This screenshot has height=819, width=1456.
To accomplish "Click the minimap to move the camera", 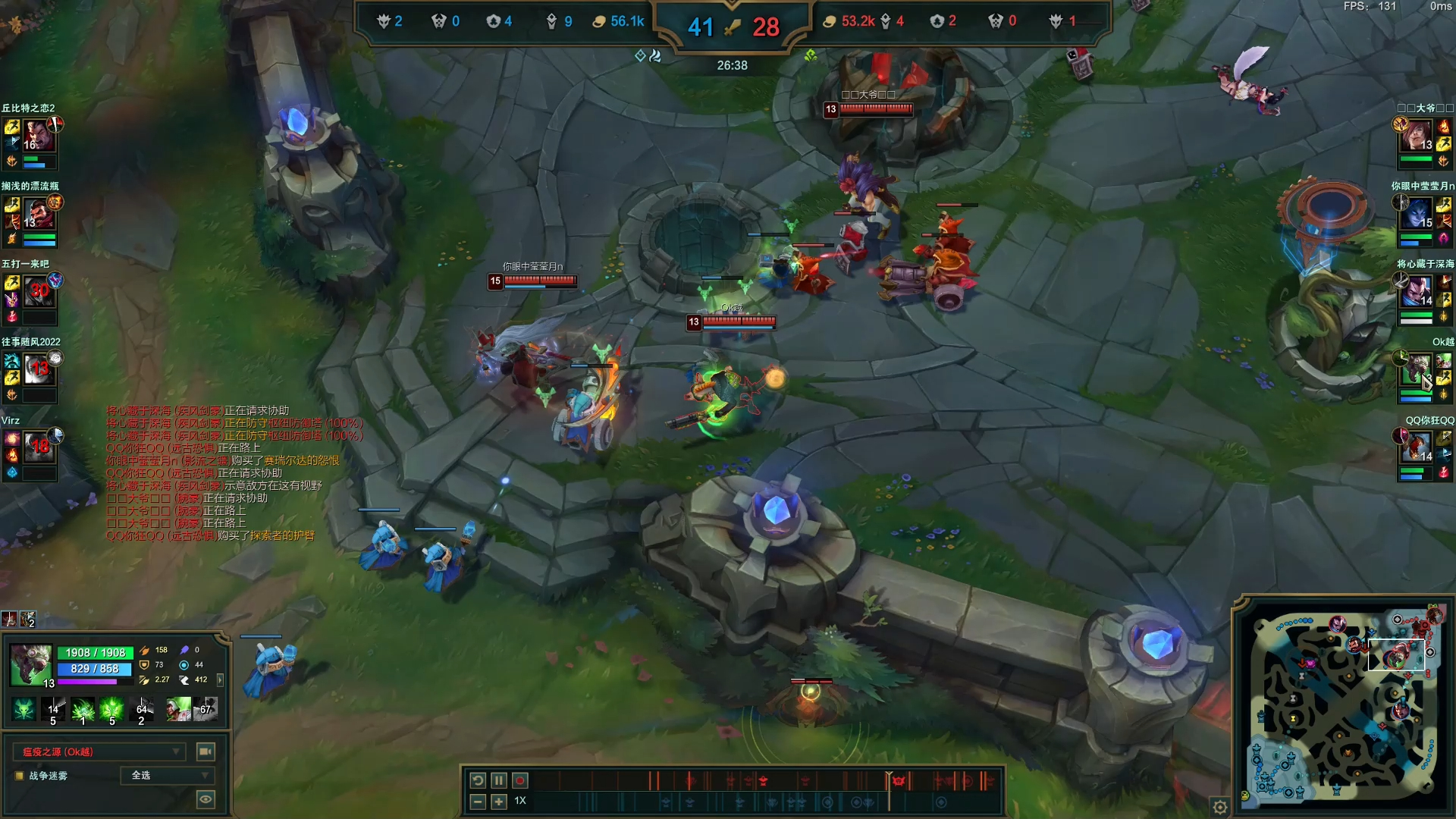I will tap(1342, 705).
